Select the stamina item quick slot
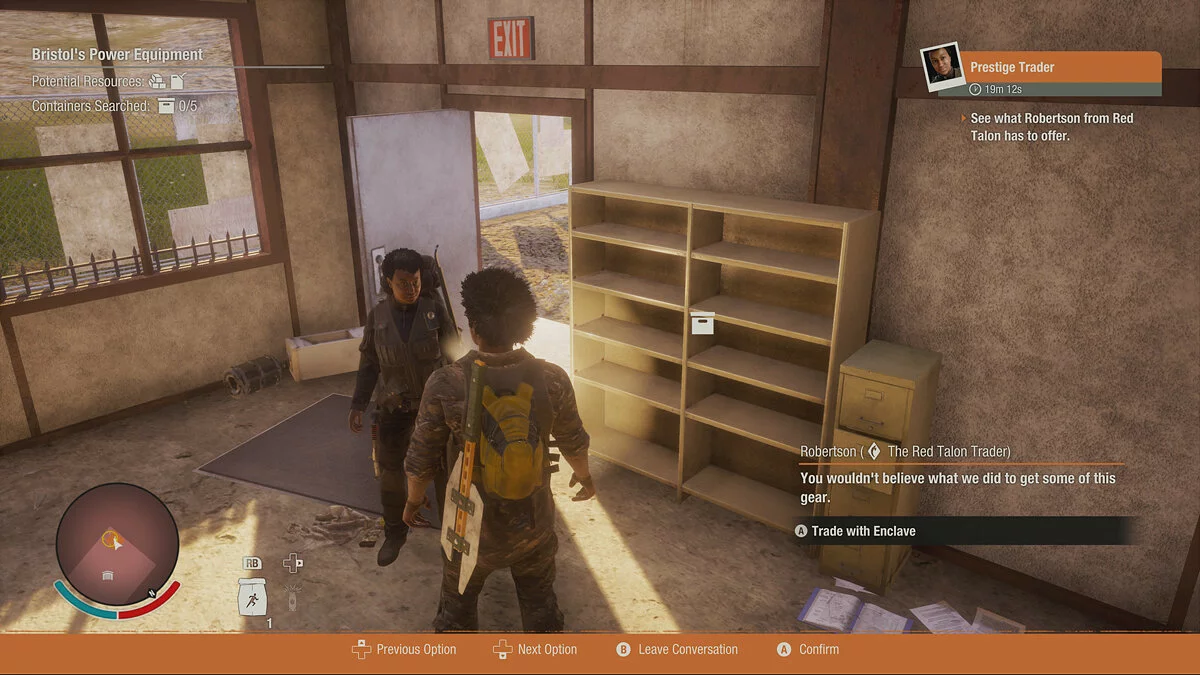1200x675 pixels. (x=251, y=597)
